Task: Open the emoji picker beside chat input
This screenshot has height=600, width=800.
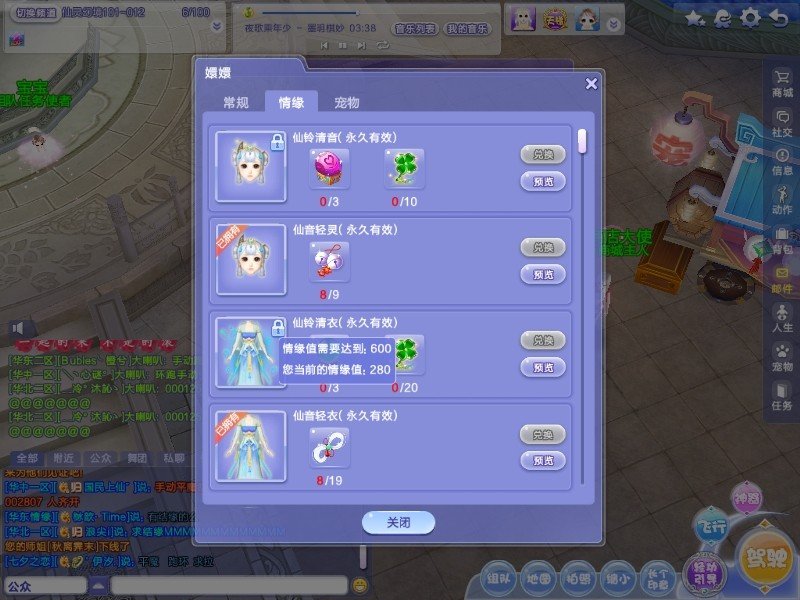Action: (x=360, y=584)
